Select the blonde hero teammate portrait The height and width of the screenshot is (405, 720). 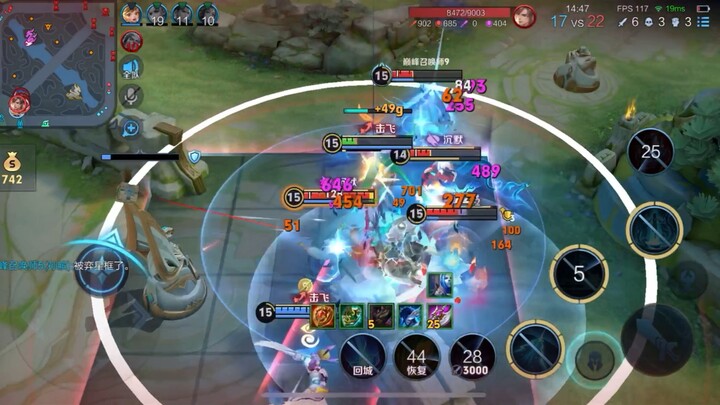coord(132,14)
